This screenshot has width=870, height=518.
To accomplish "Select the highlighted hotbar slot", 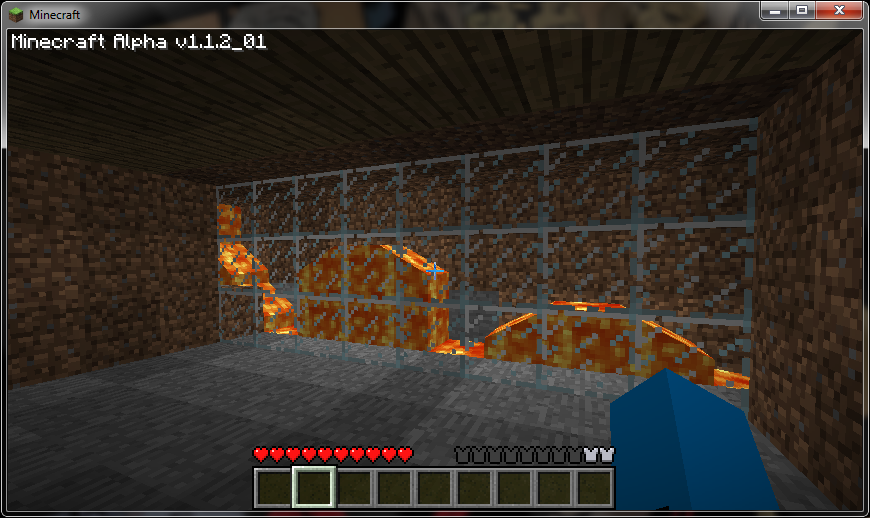I will 313,488.
